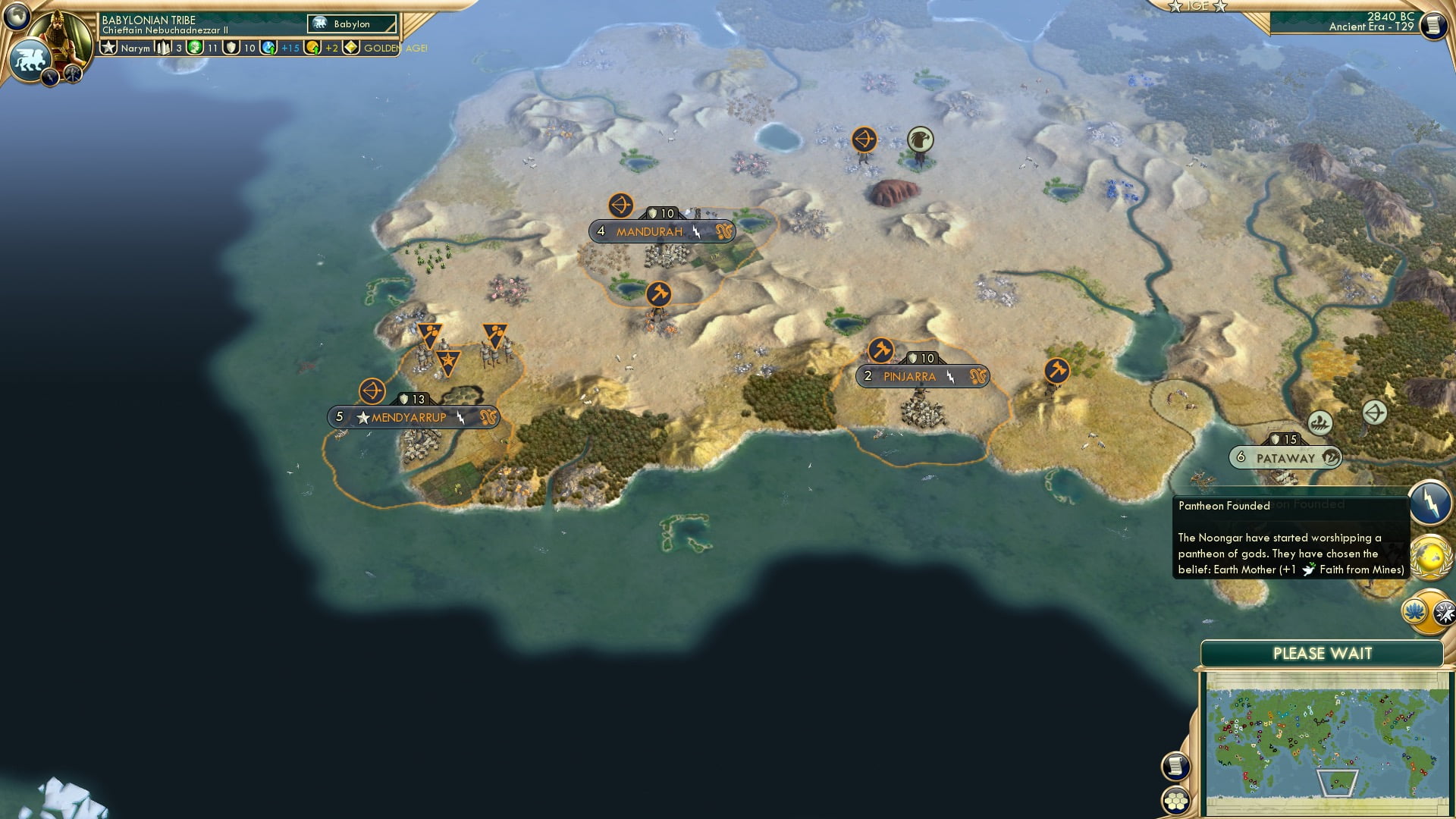Image resolution: width=1456 pixels, height=819 pixels.
Task: Click the Golden Age gem icon on top bar
Action: pyautogui.click(x=352, y=48)
